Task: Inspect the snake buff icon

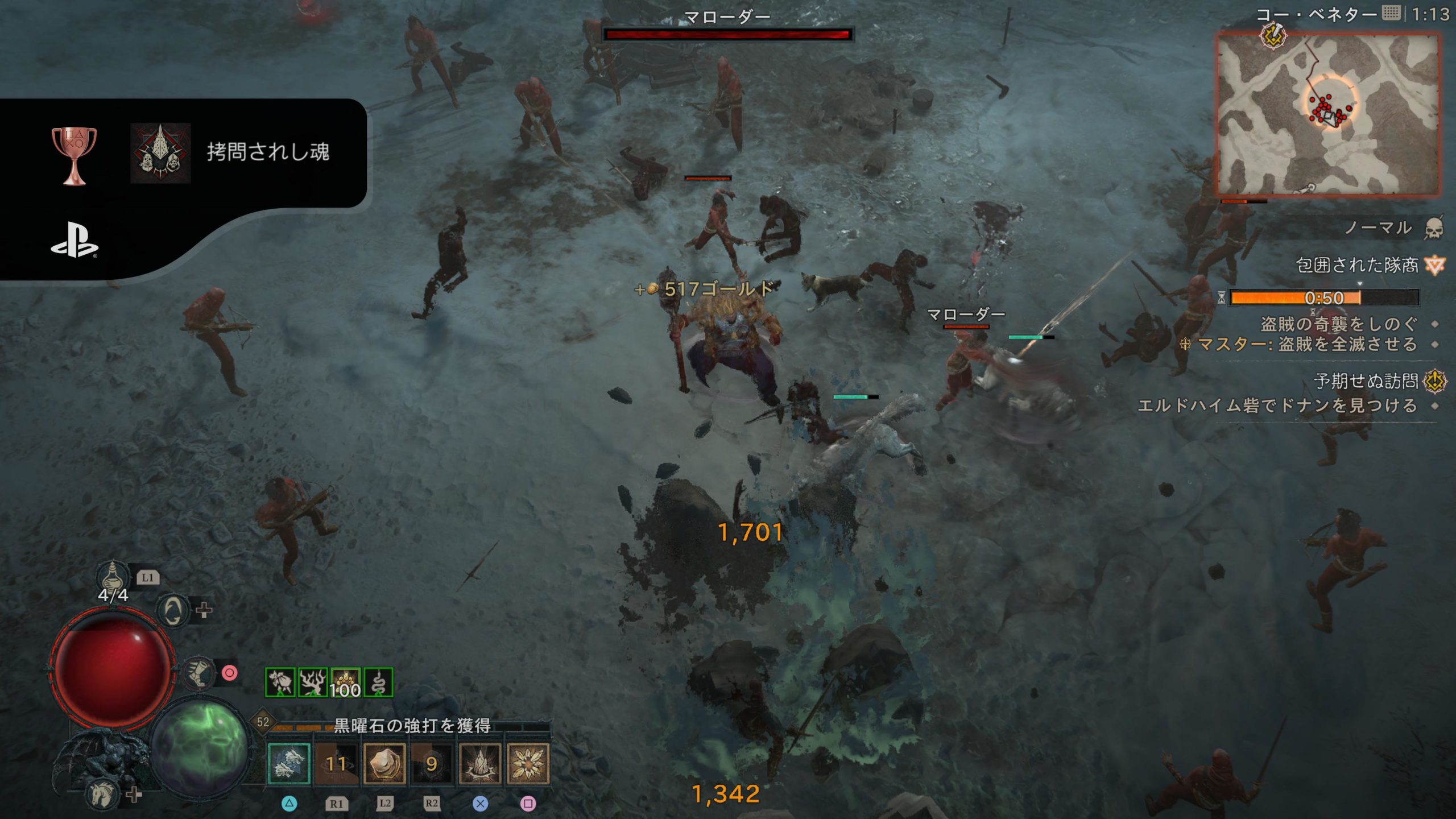Action: point(378,682)
